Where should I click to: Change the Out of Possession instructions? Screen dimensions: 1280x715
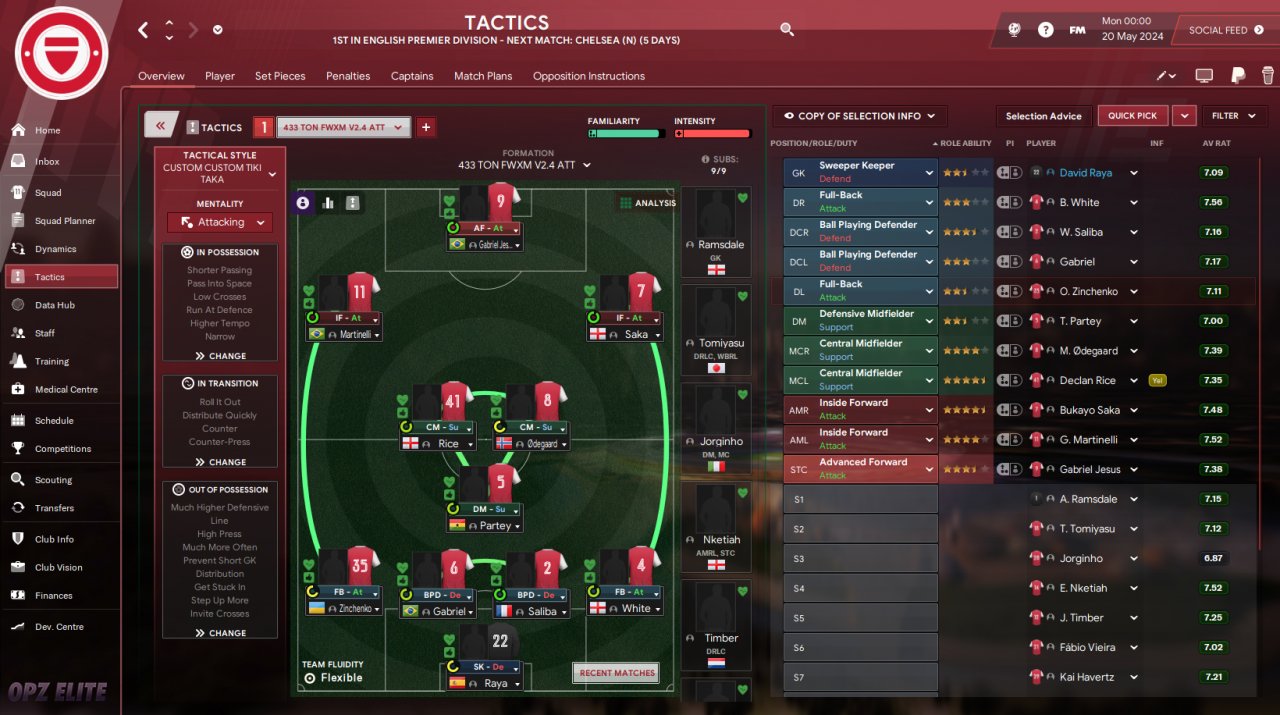pyautogui.click(x=220, y=633)
